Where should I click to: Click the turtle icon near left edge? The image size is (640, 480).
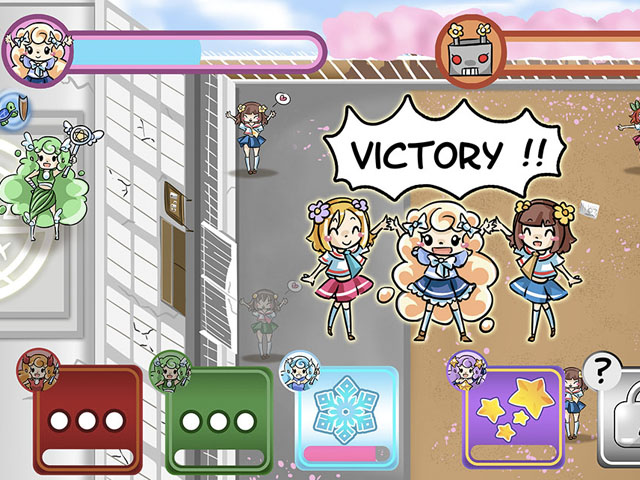(x=11, y=106)
